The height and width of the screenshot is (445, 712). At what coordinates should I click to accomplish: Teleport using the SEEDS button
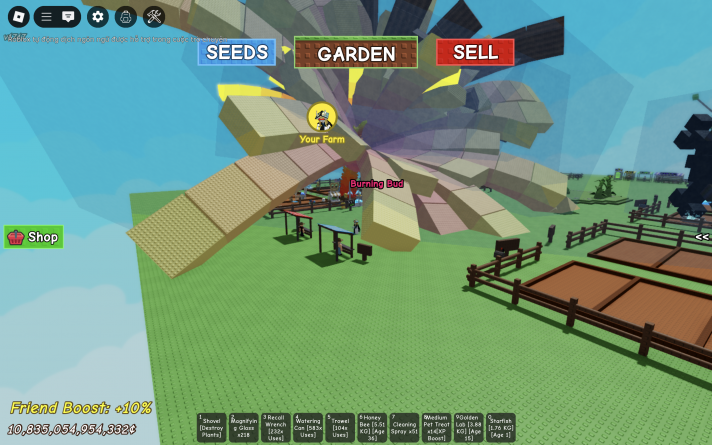coord(237,52)
